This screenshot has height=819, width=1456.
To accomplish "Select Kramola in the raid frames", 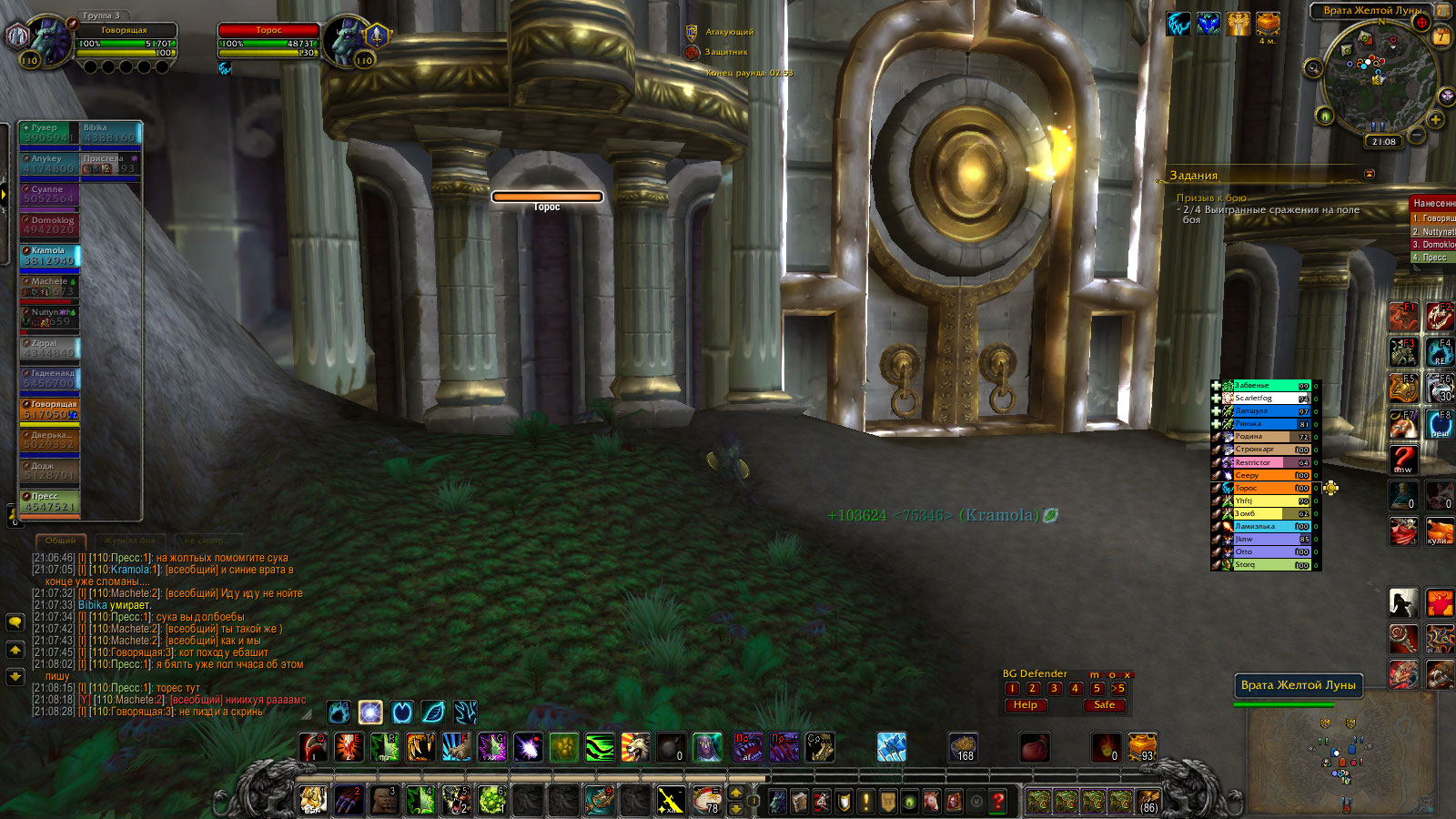I will (50, 256).
